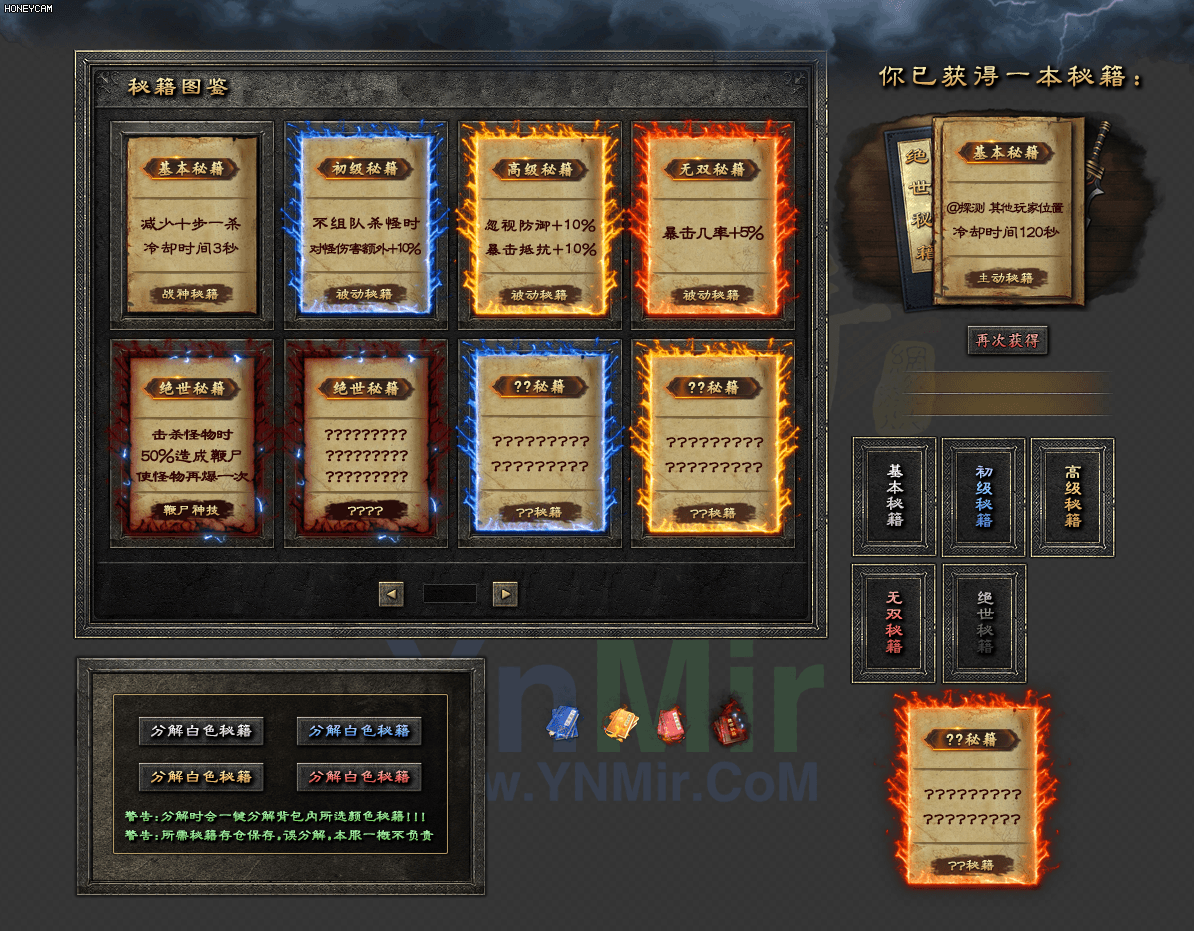Open the 绝世秘籍 card with ???? footer
This screenshot has width=1194, height=931.
(x=365, y=444)
